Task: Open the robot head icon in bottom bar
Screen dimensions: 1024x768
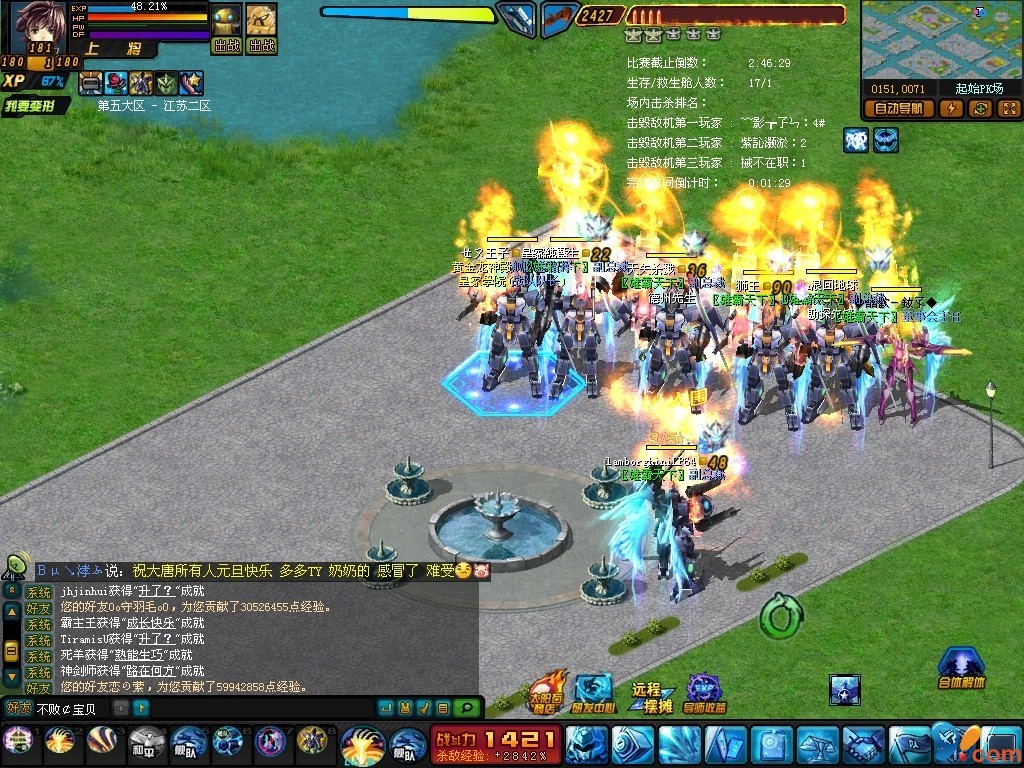Action: (587, 745)
